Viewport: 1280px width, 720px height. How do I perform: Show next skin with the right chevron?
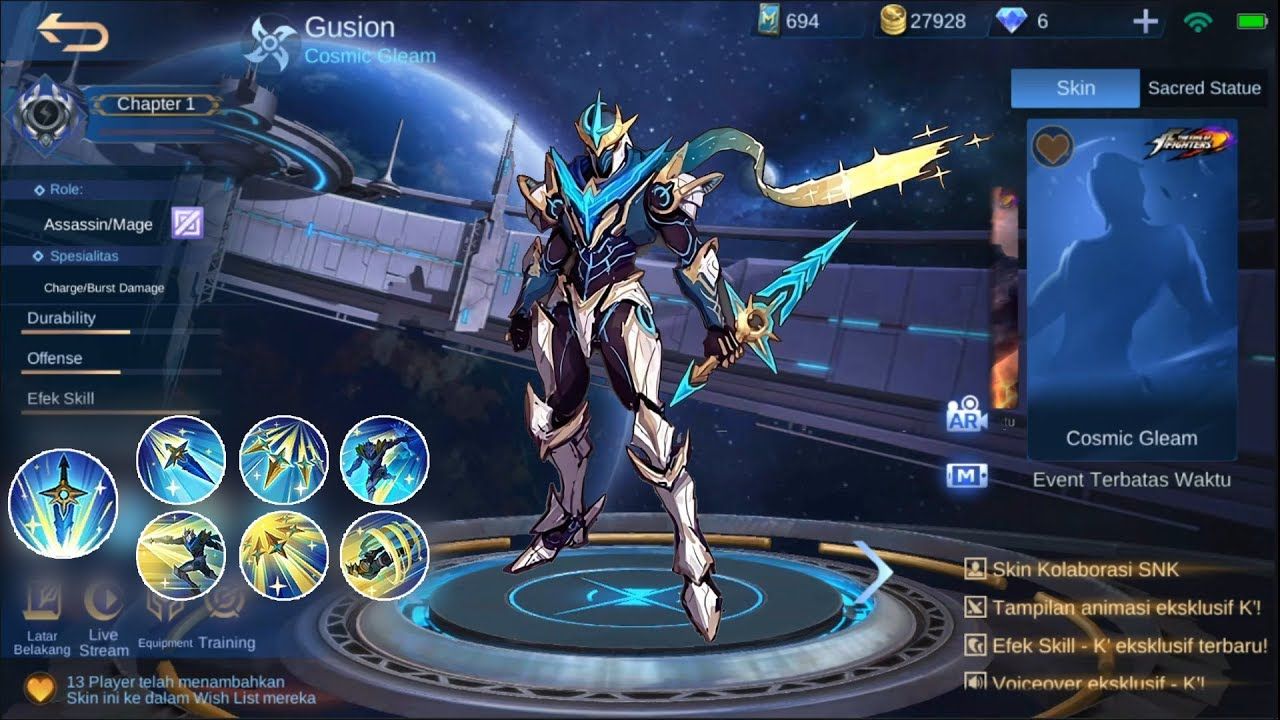pyautogui.click(x=877, y=571)
